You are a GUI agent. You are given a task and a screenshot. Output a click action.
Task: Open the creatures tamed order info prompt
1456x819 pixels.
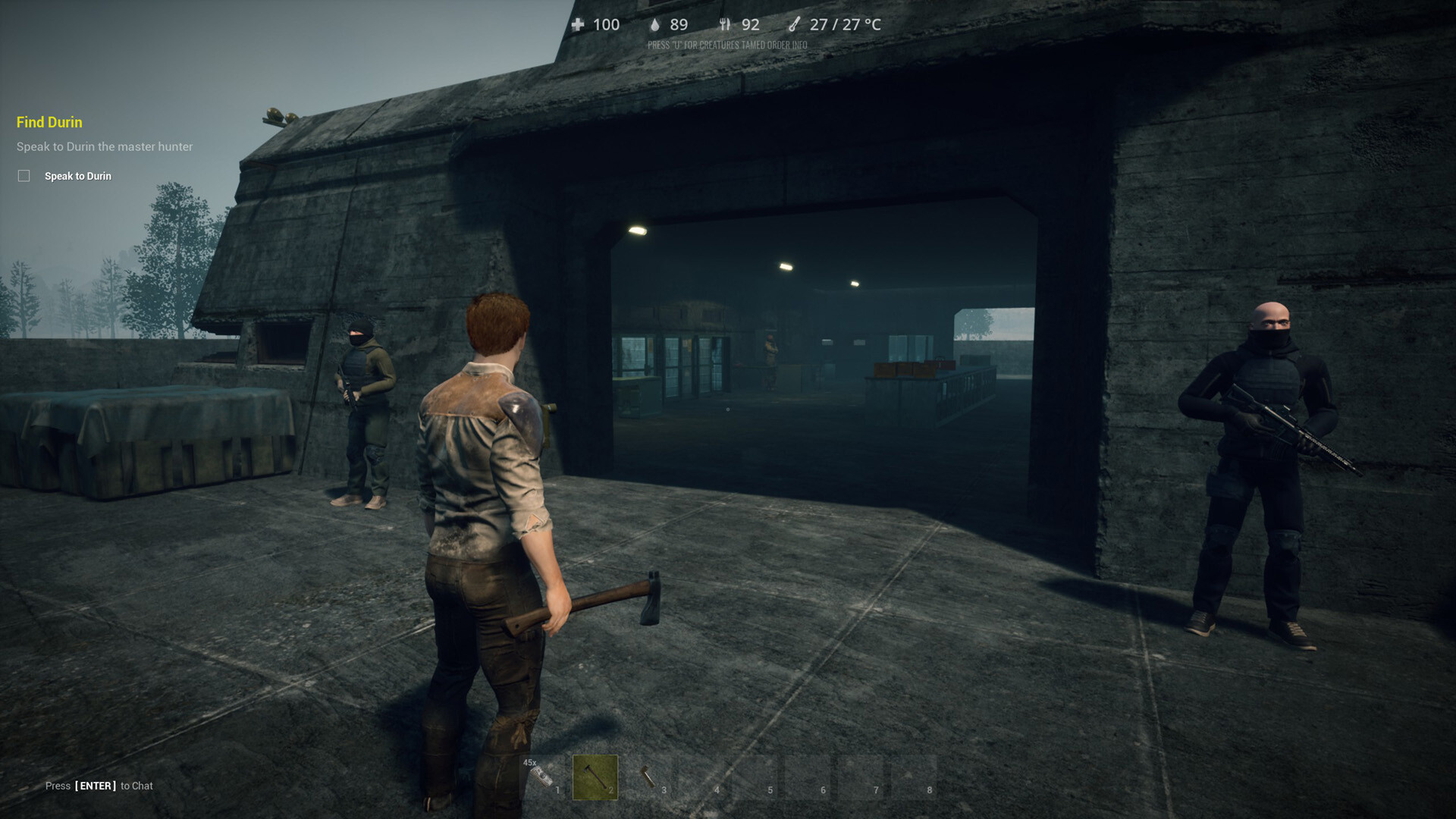tap(728, 45)
